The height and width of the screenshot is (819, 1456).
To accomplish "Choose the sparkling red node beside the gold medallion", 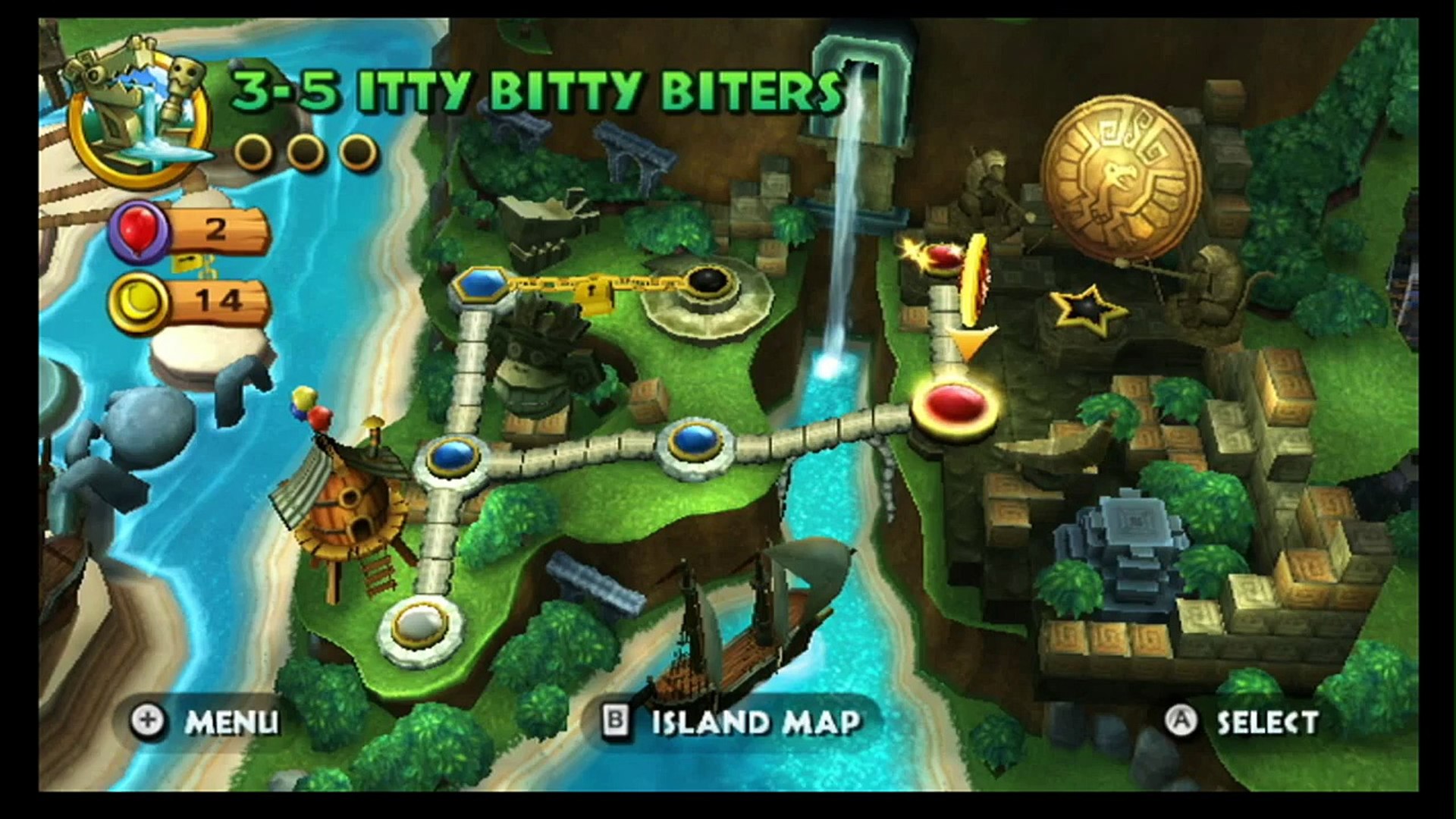I will (943, 256).
